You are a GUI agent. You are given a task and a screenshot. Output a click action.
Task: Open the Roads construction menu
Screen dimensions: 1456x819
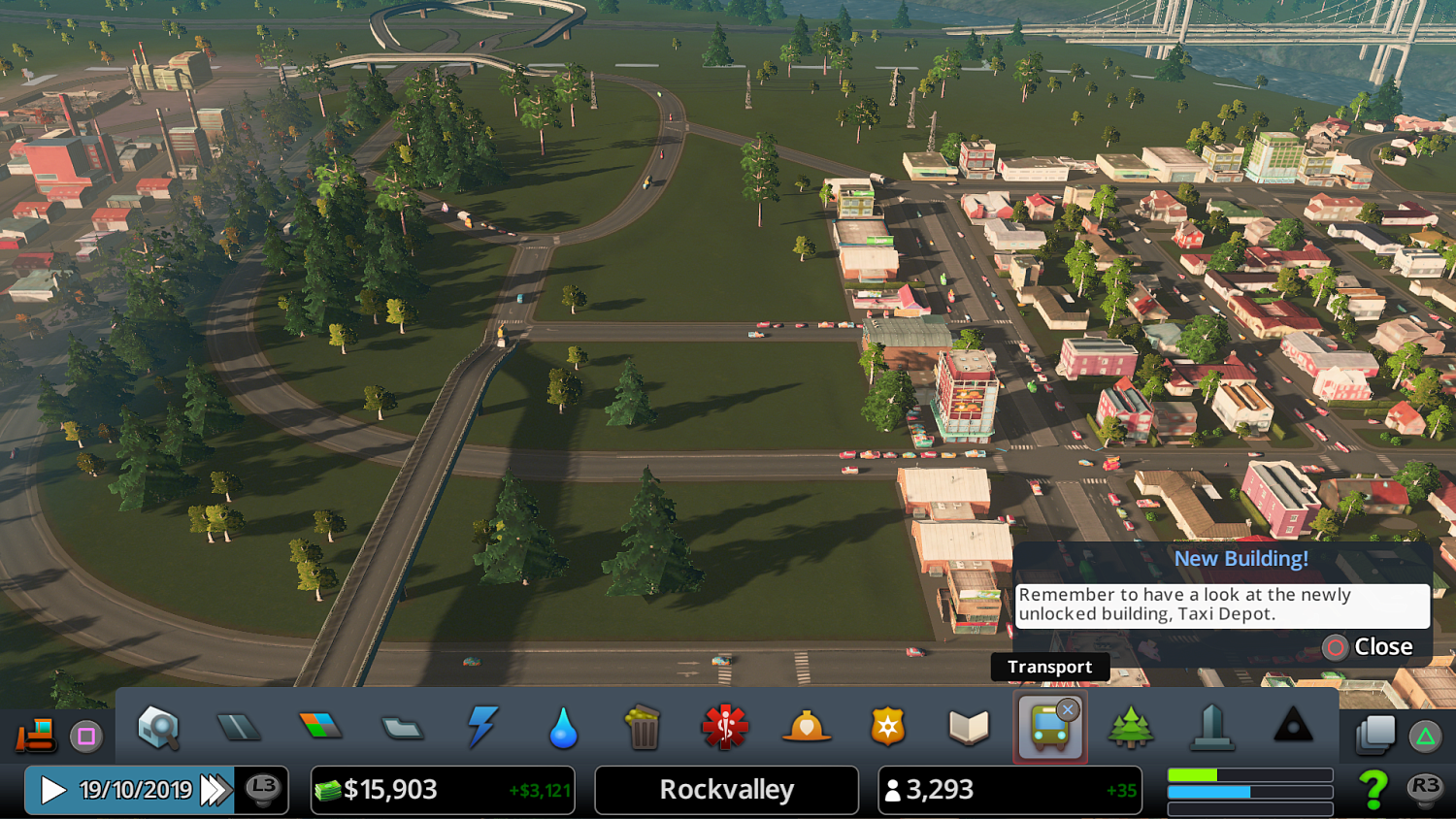[x=240, y=726]
